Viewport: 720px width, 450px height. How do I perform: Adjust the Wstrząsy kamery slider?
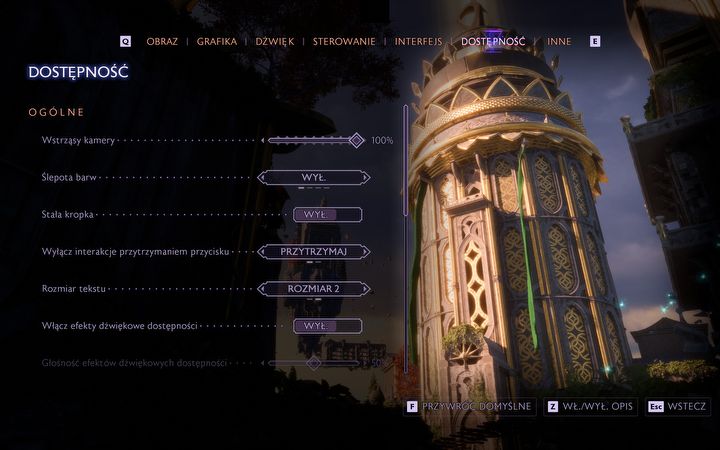313,141
